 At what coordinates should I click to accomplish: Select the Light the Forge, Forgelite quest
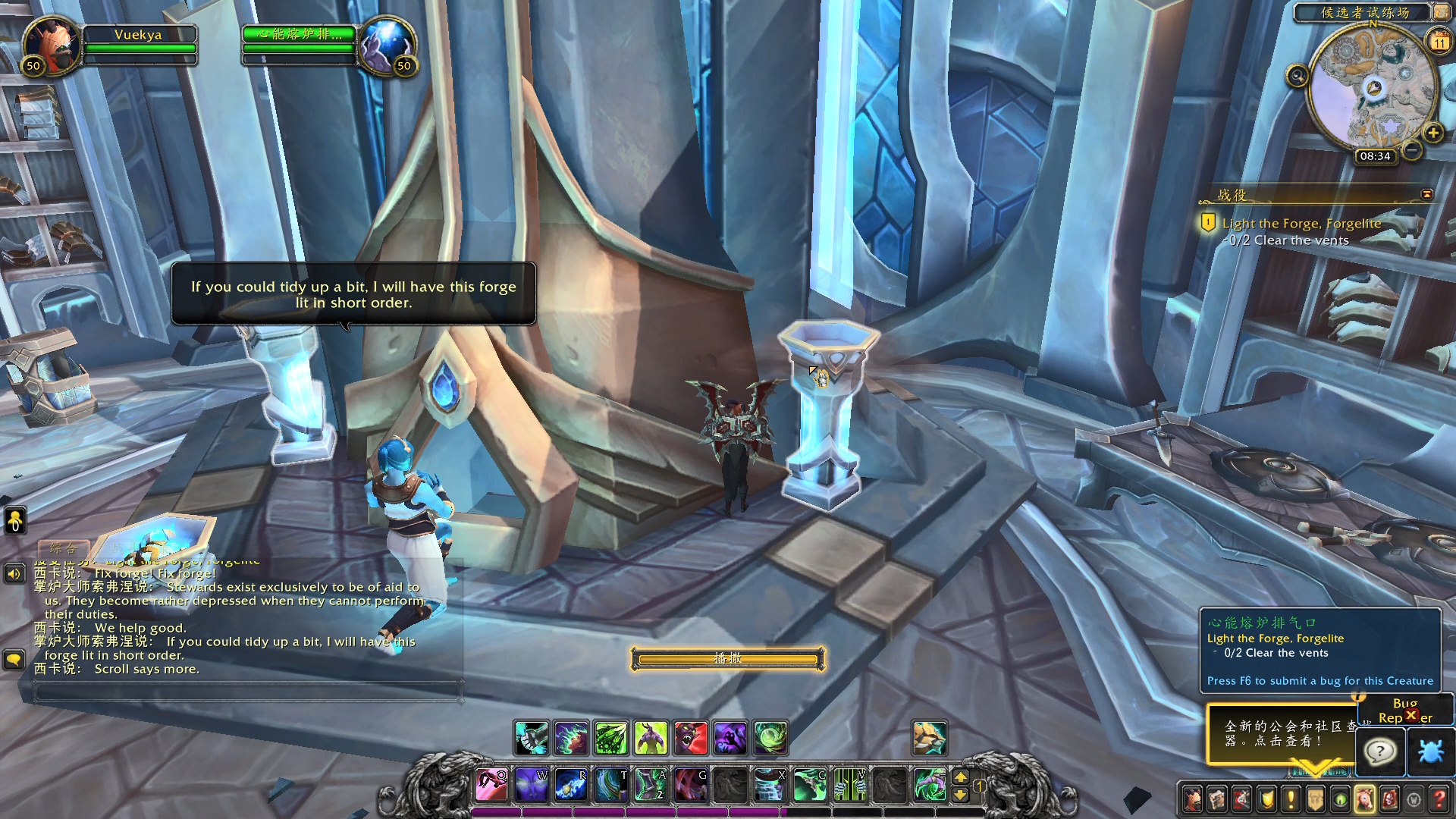pyautogui.click(x=1301, y=224)
